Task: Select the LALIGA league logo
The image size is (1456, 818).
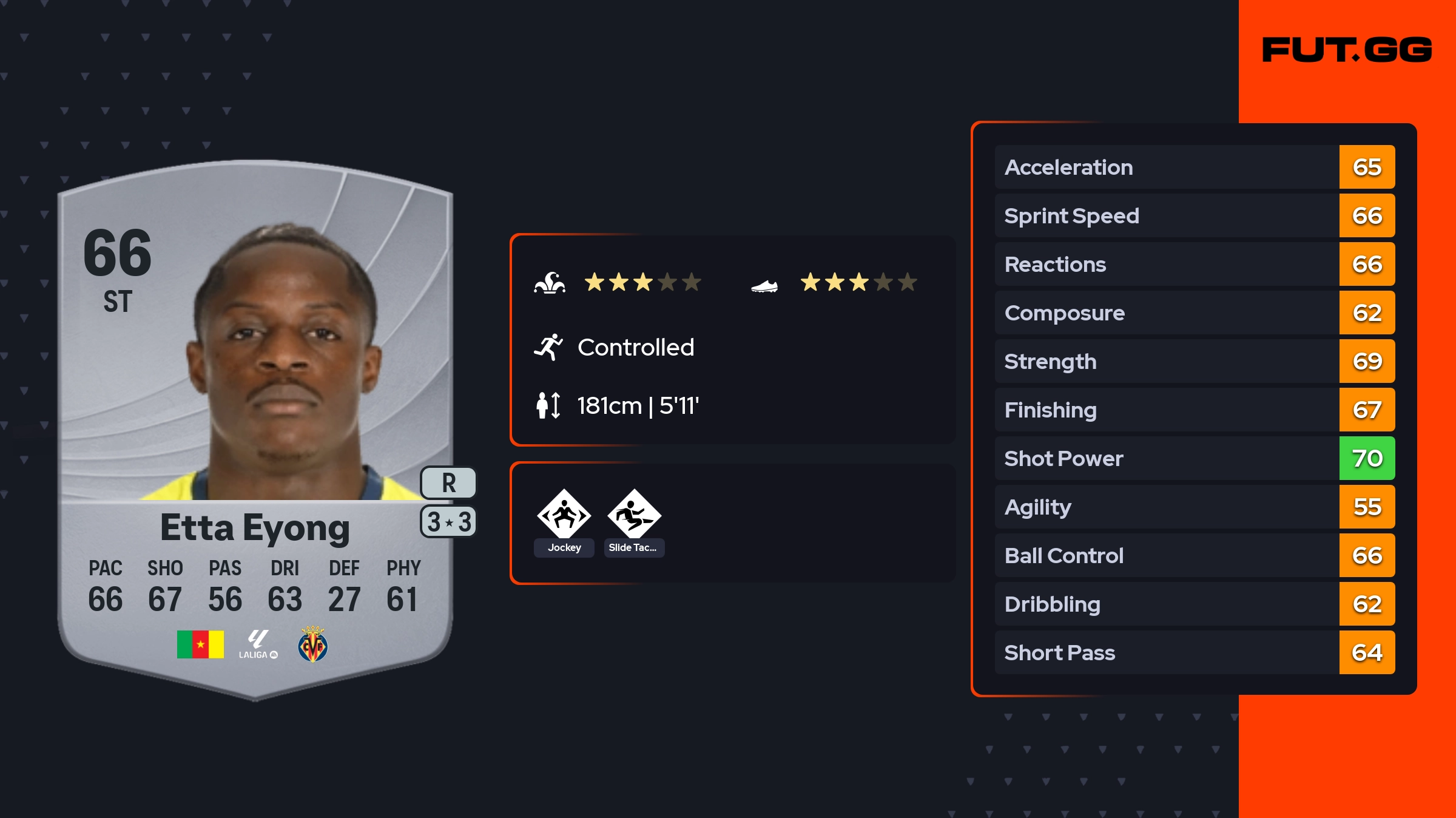Action: [258, 644]
